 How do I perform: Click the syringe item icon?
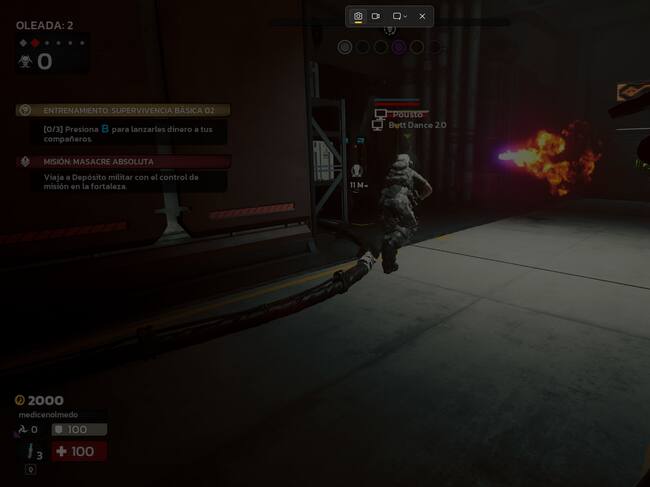30,452
